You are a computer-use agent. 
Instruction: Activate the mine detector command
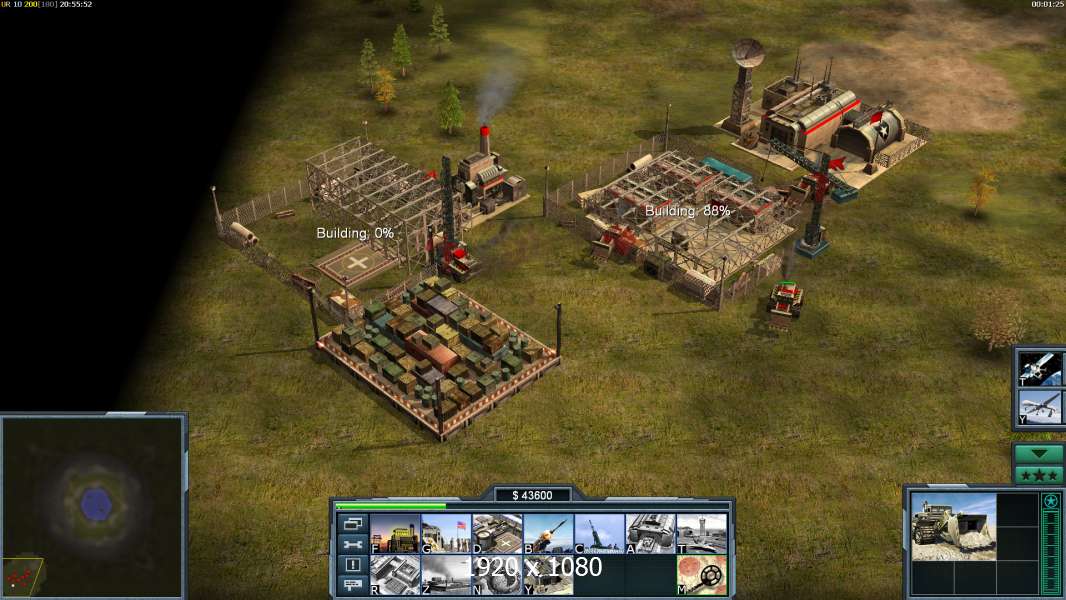pyautogui.click(x=701, y=574)
